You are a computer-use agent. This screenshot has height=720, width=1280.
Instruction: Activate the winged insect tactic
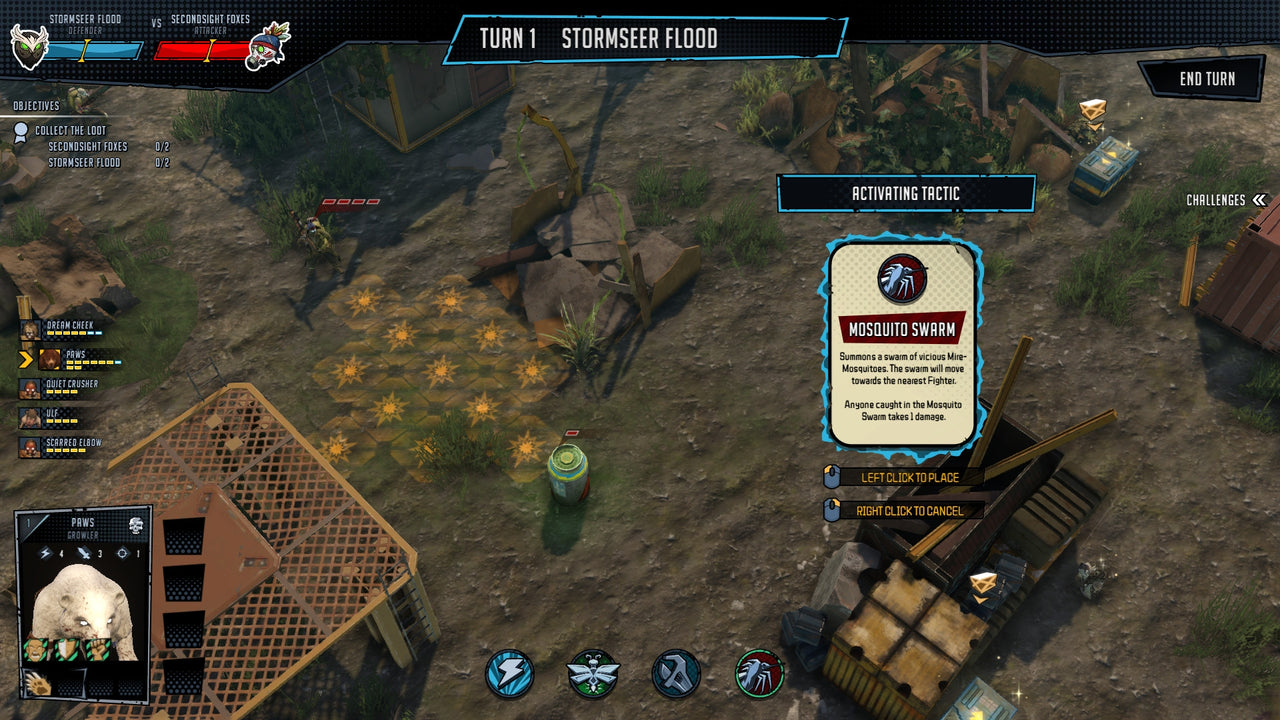click(x=592, y=674)
